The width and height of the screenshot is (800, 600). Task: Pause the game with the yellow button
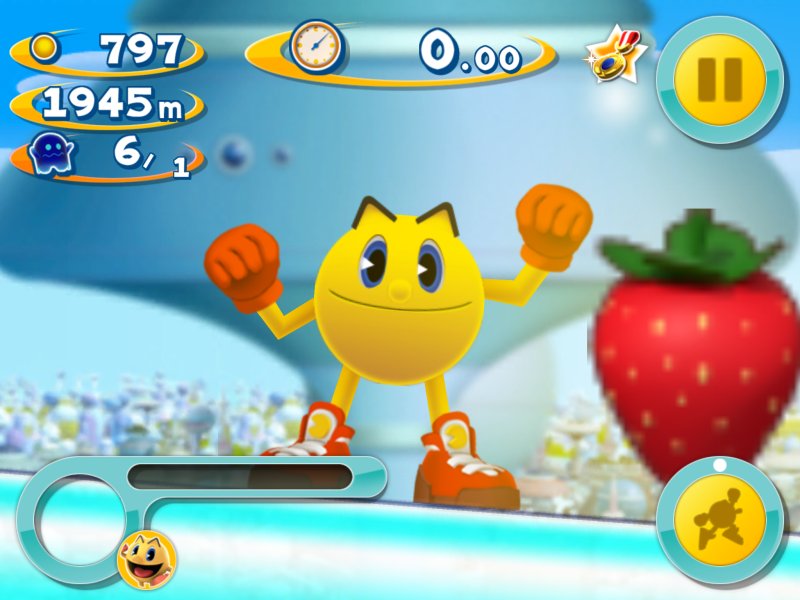pyautogui.click(x=720, y=78)
